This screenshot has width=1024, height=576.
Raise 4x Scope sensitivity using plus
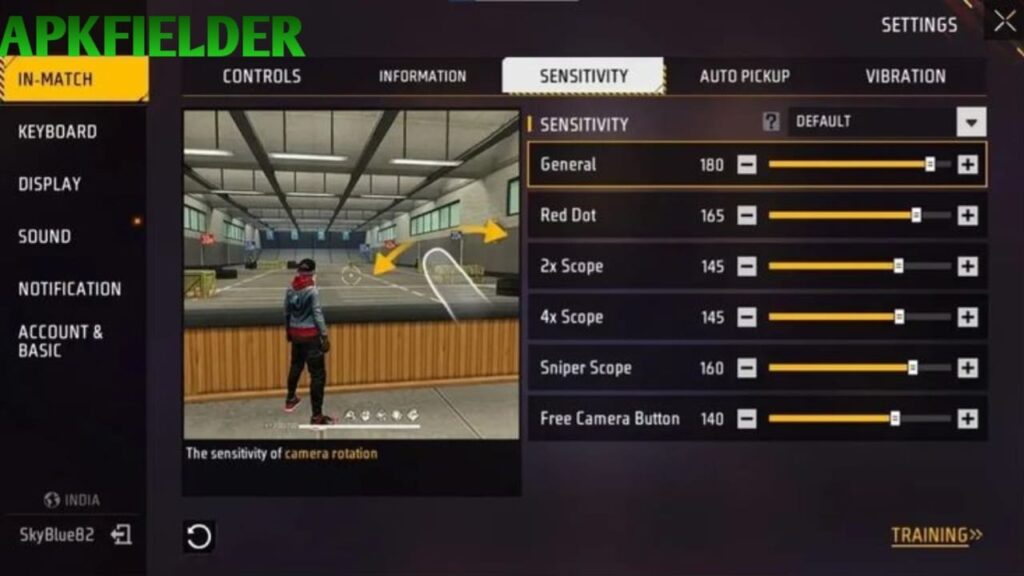tap(967, 317)
